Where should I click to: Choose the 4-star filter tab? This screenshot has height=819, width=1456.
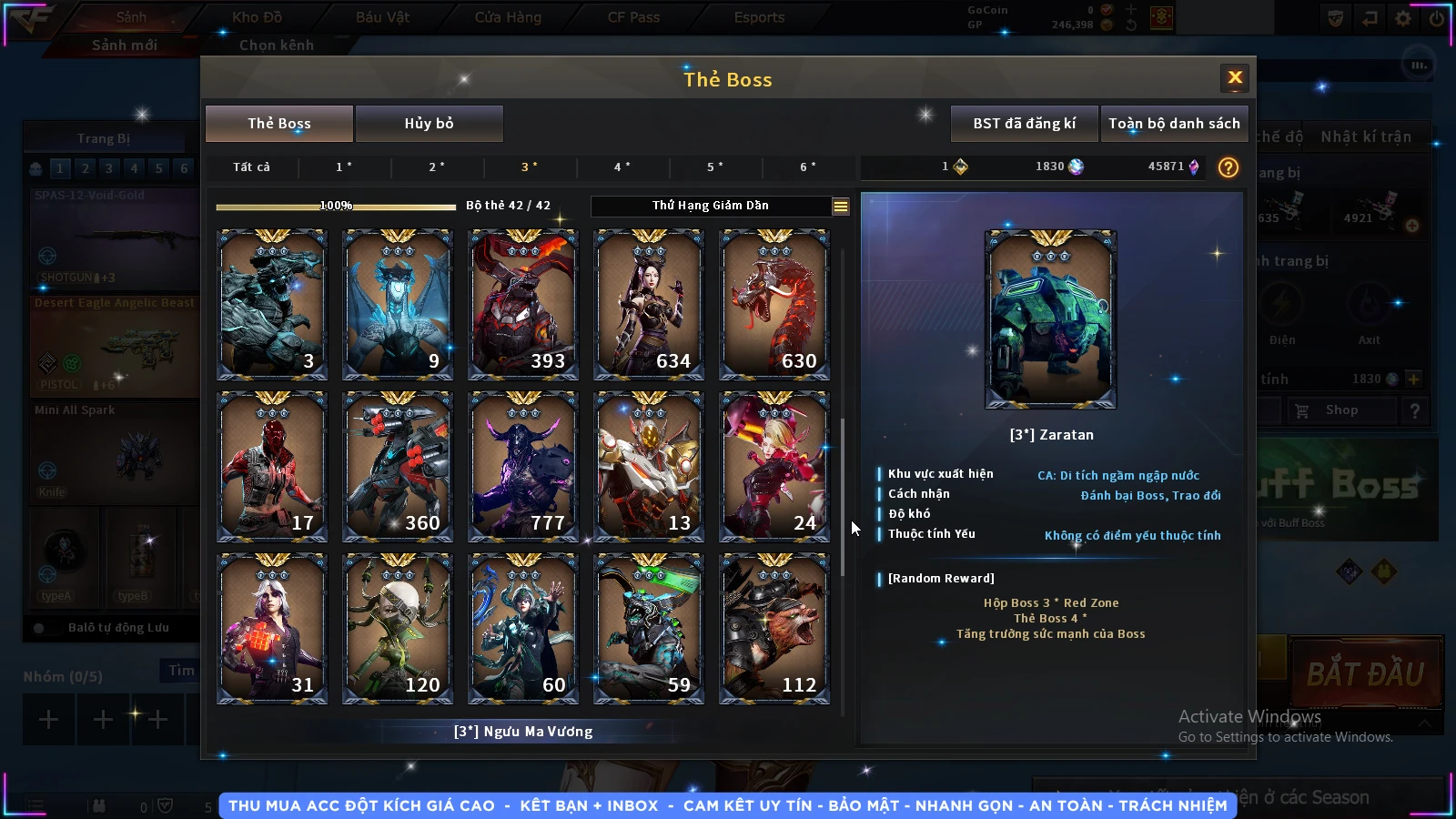point(622,167)
